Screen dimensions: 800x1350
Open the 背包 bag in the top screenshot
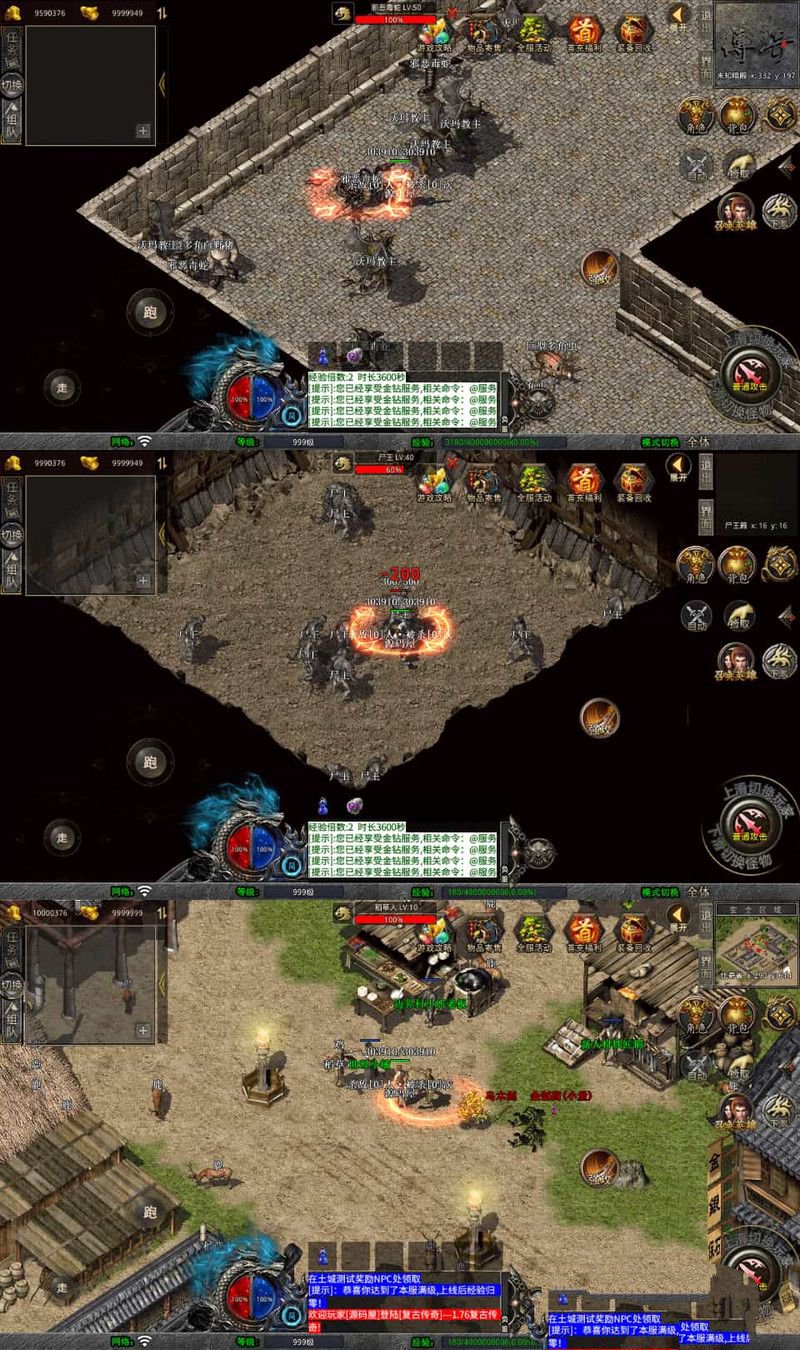pos(738,116)
